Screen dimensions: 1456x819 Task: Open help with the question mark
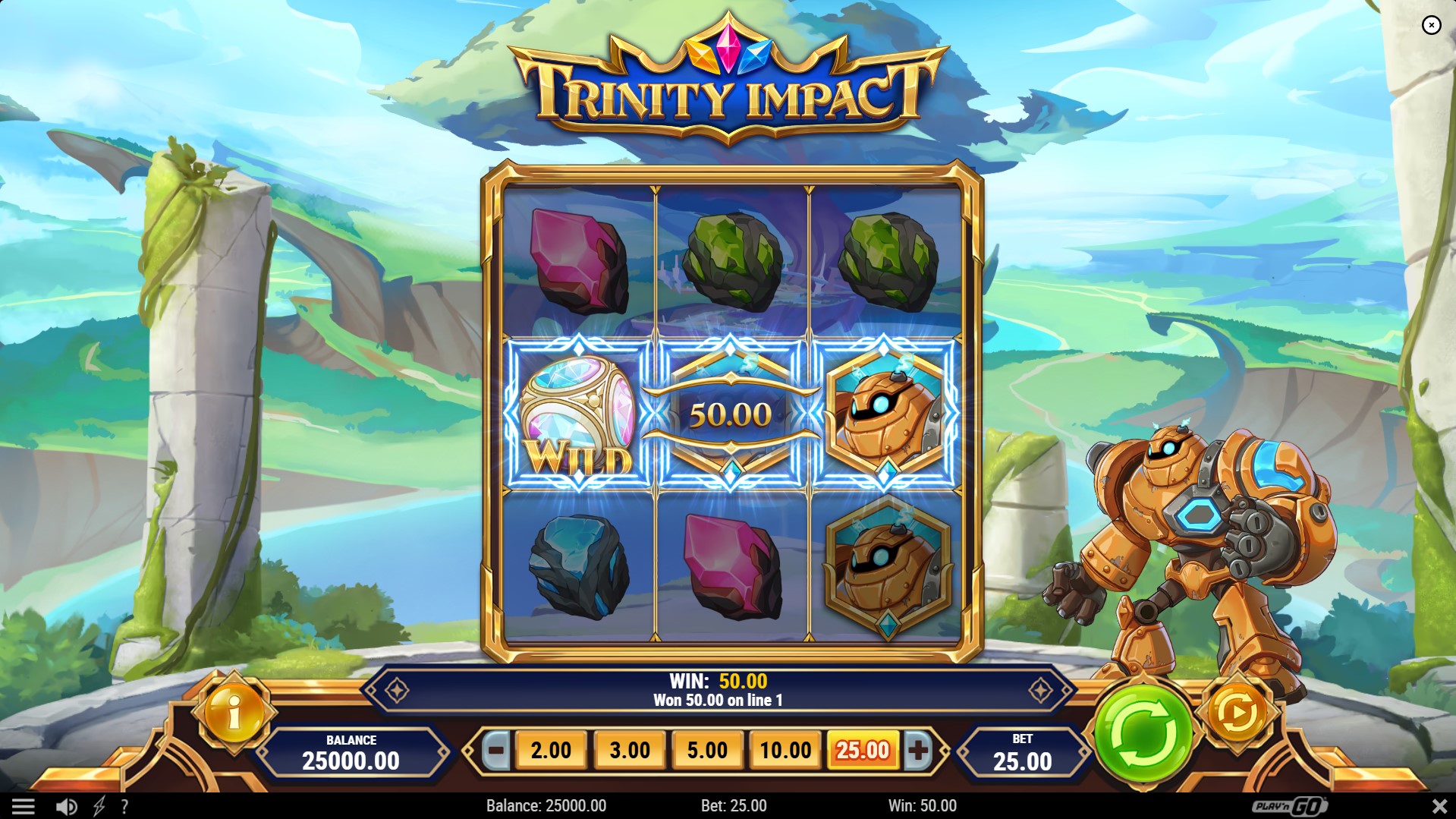[x=124, y=806]
